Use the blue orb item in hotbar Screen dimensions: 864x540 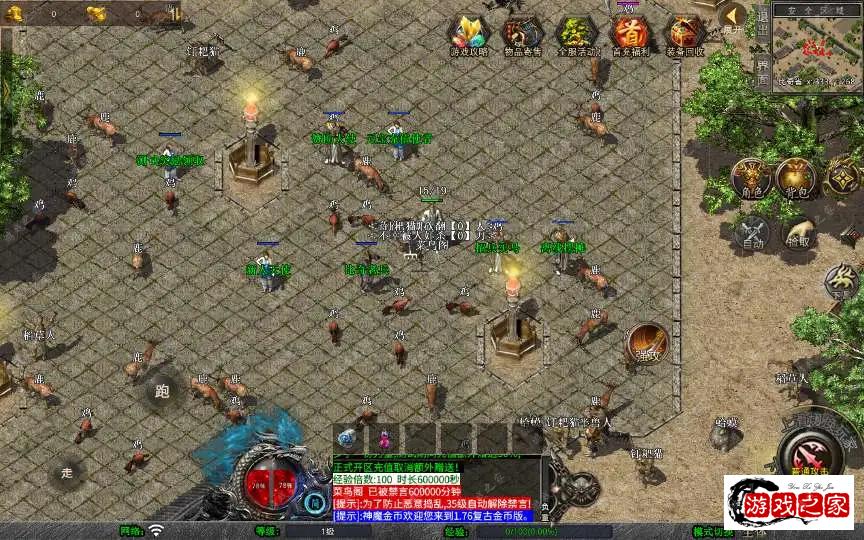coord(347,438)
